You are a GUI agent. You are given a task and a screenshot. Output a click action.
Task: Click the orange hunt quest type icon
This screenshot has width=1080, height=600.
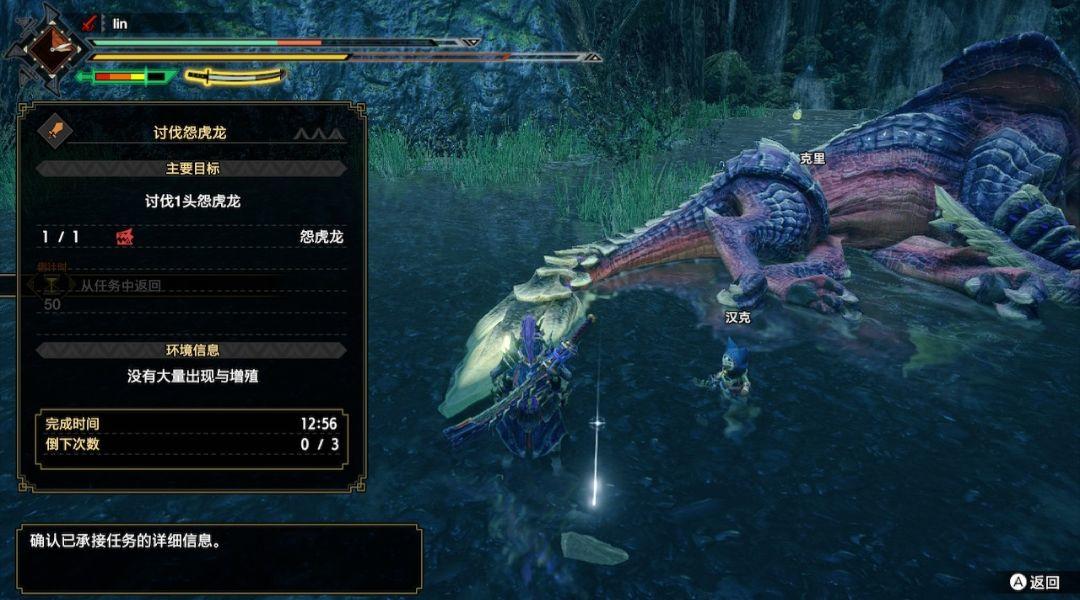[53, 130]
